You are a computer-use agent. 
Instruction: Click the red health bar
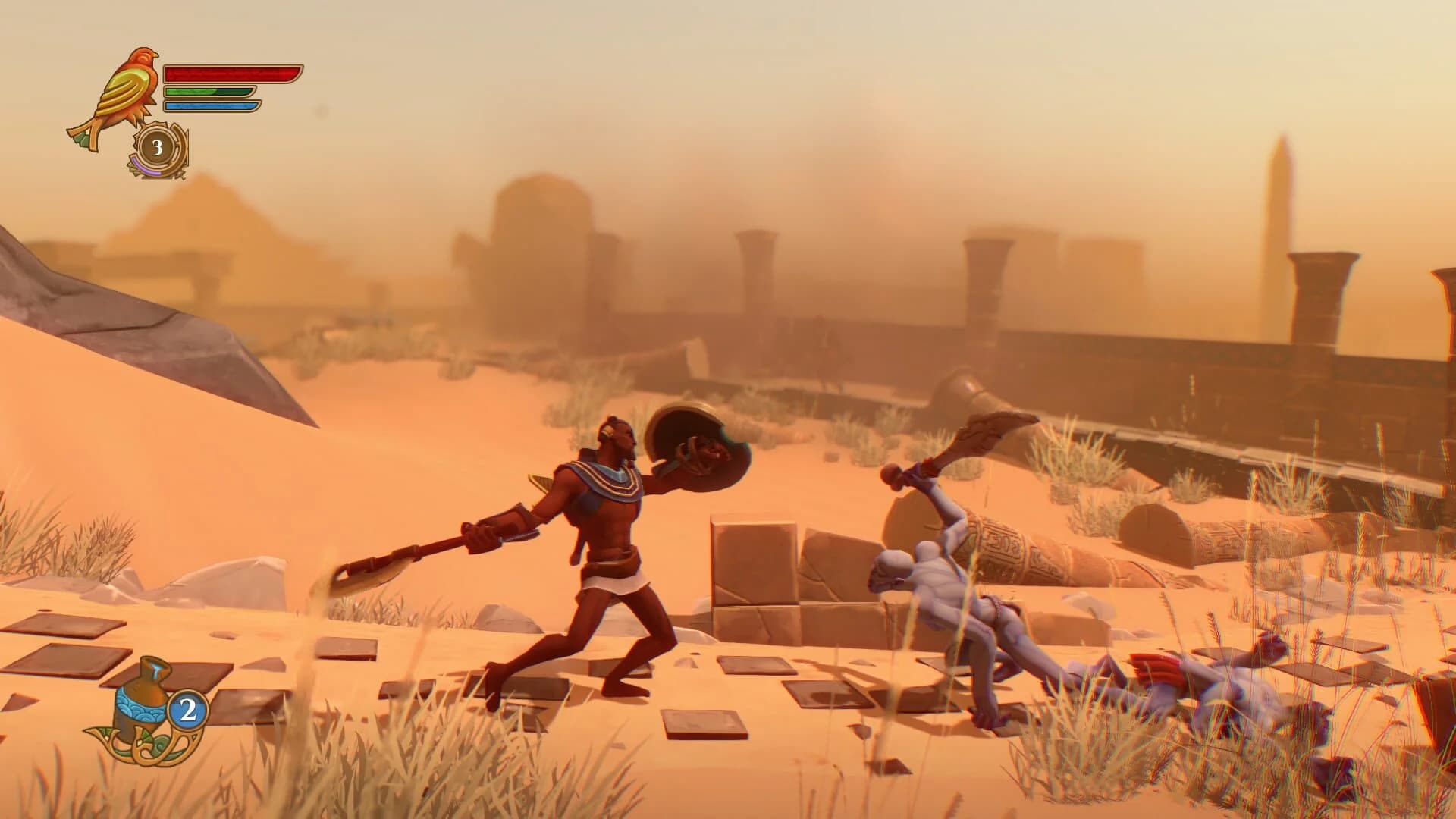click(x=227, y=74)
